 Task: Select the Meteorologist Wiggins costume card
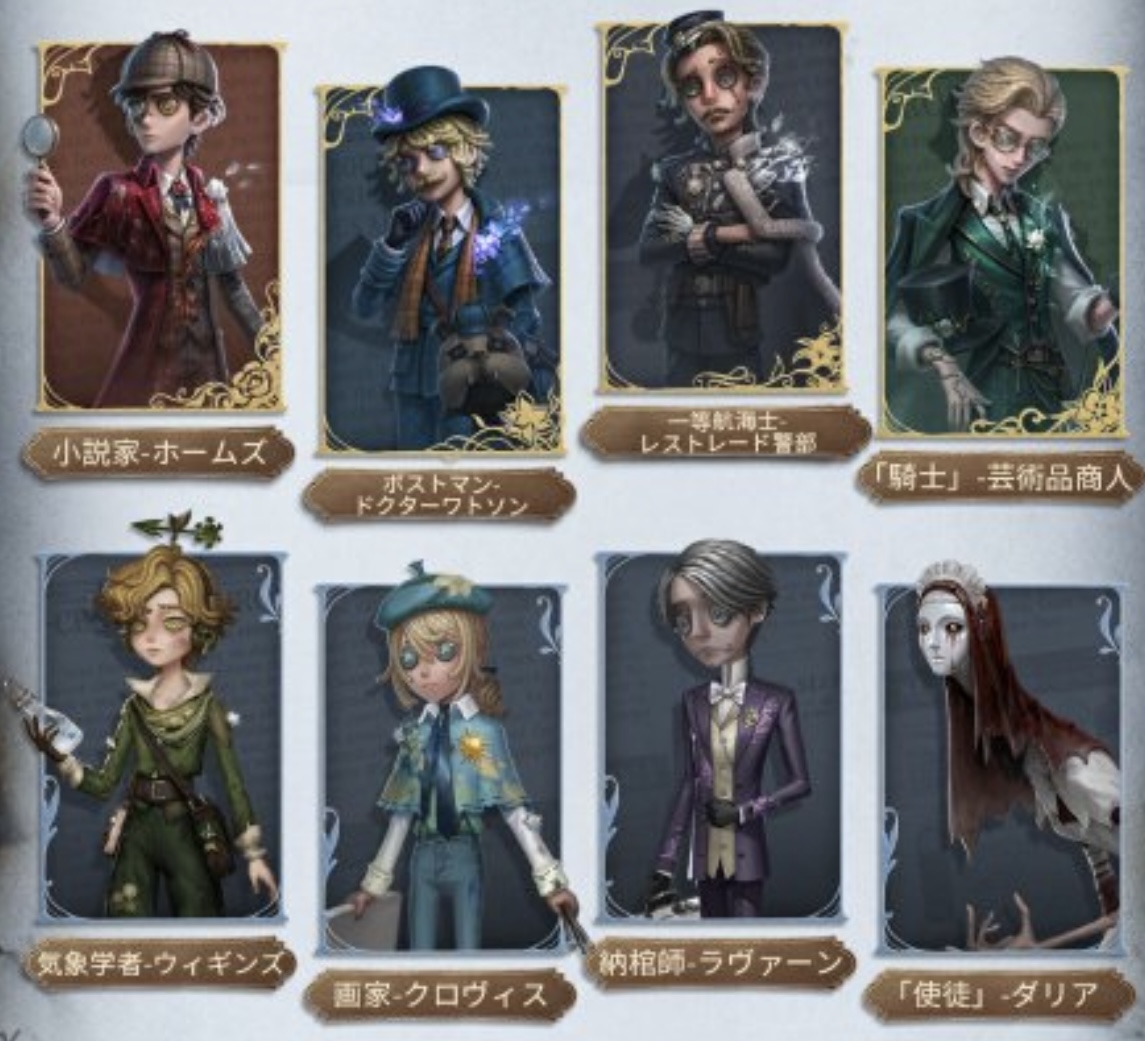162,735
